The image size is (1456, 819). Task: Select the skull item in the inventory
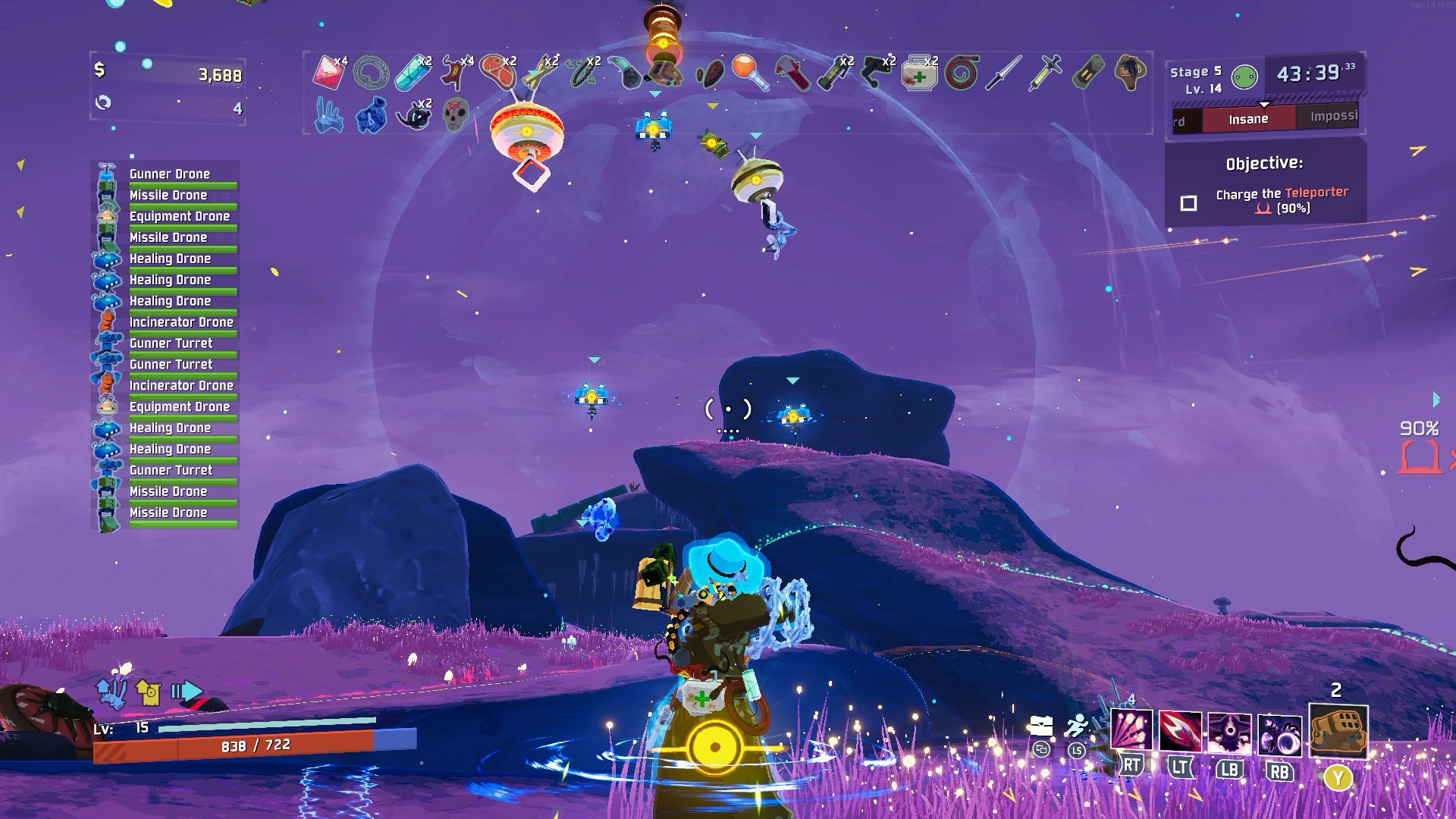pos(455,115)
